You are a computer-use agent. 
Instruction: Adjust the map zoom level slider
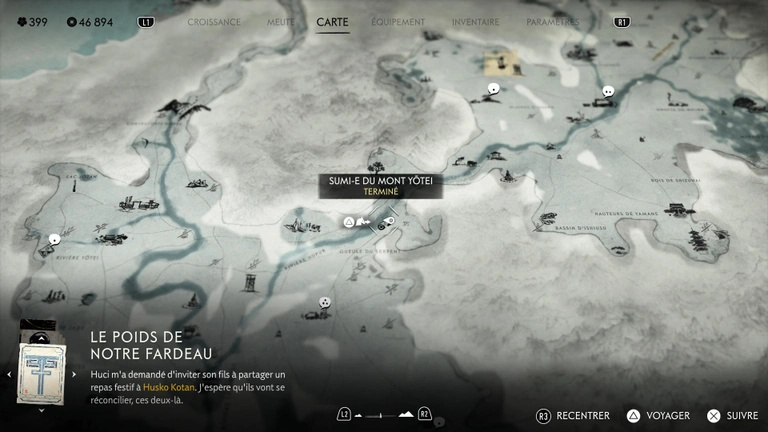pyautogui.click(x=383, y=414)
